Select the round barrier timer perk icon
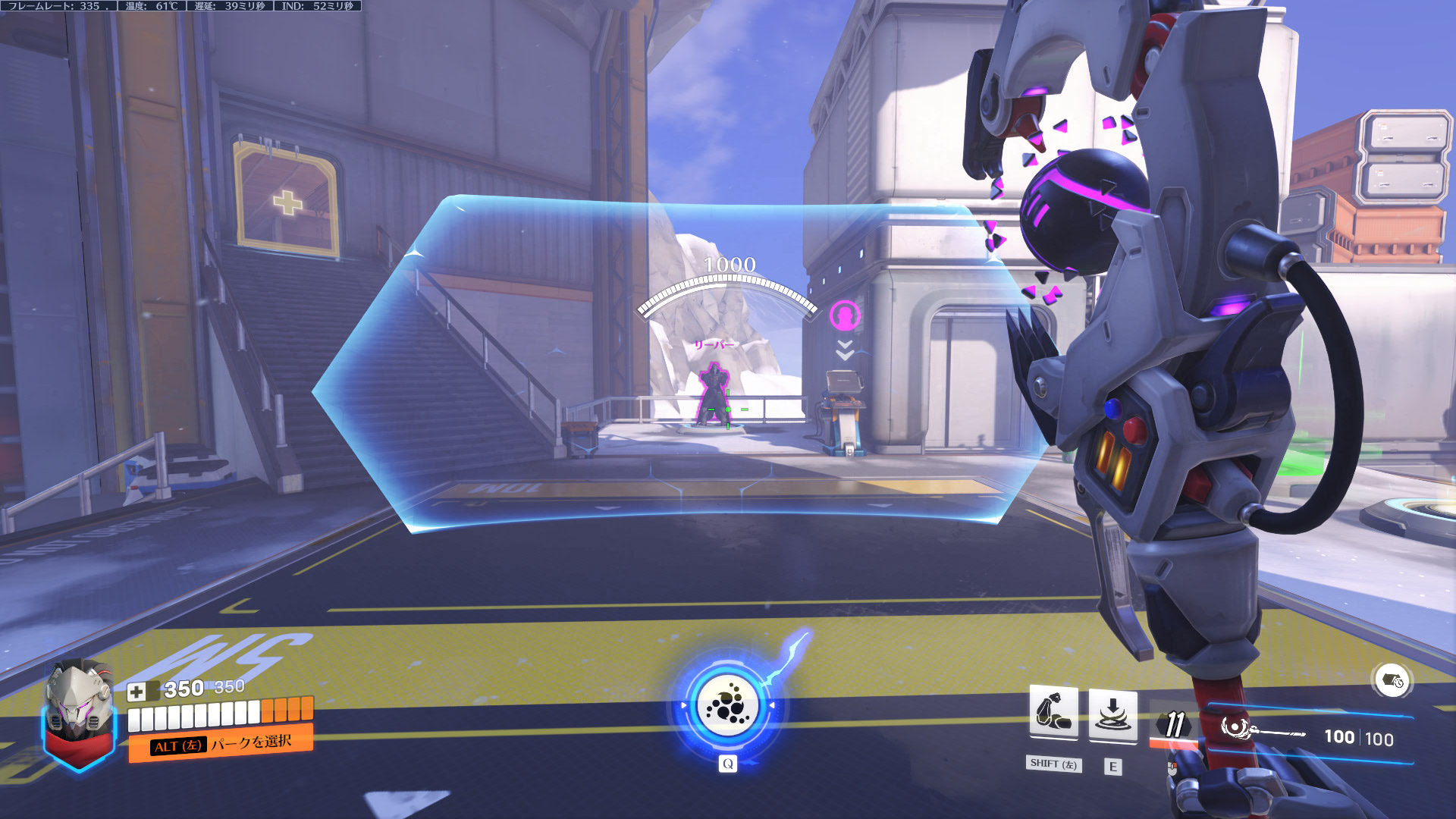Viewport: 1456px width, 819px height. pyautogui.click(x=1392, y=680)
